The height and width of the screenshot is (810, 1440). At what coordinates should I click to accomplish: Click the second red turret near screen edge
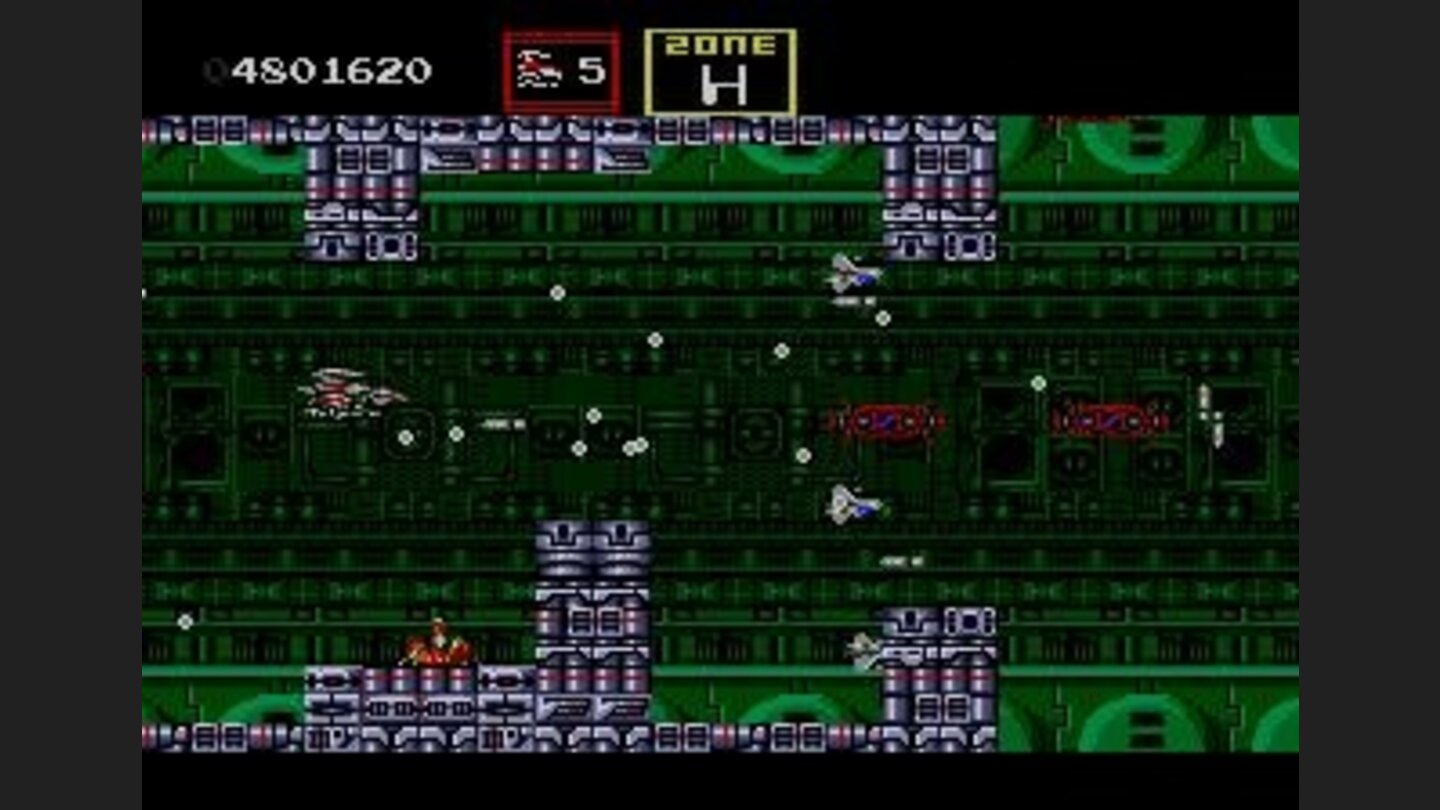(x=1110, y=420)
